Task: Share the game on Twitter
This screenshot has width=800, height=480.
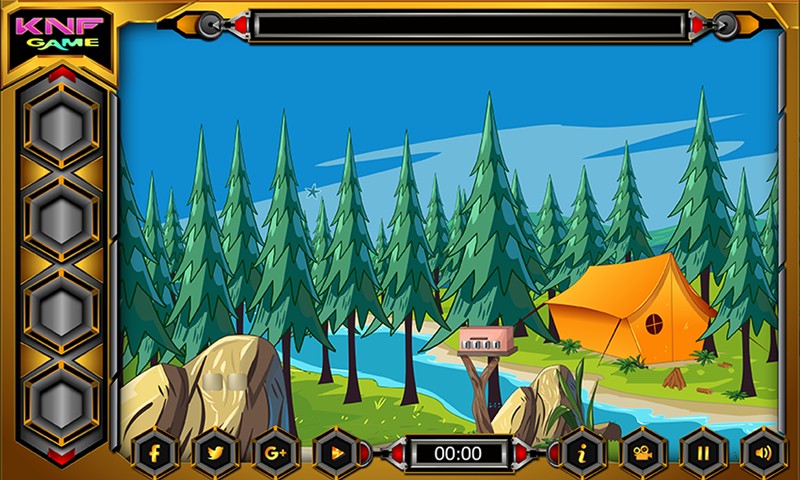Action: click(x=215, y=453)
